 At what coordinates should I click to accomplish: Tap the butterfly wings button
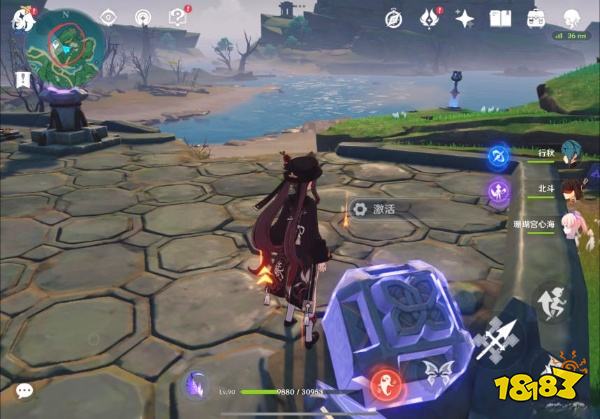click(x=436, y=373)
